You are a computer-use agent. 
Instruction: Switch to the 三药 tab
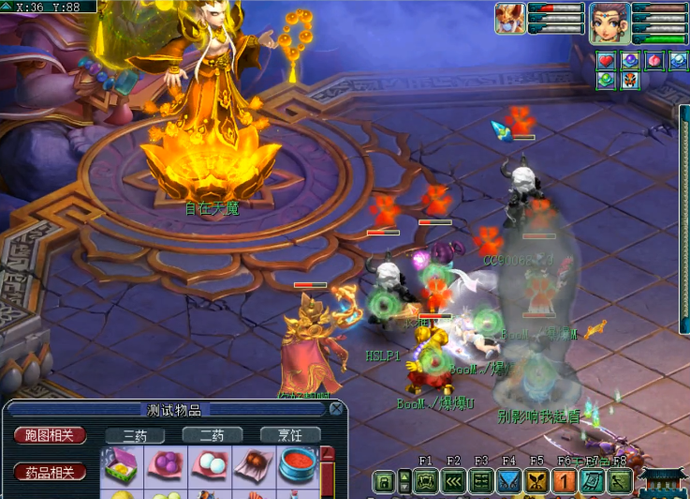coord(135,435)
